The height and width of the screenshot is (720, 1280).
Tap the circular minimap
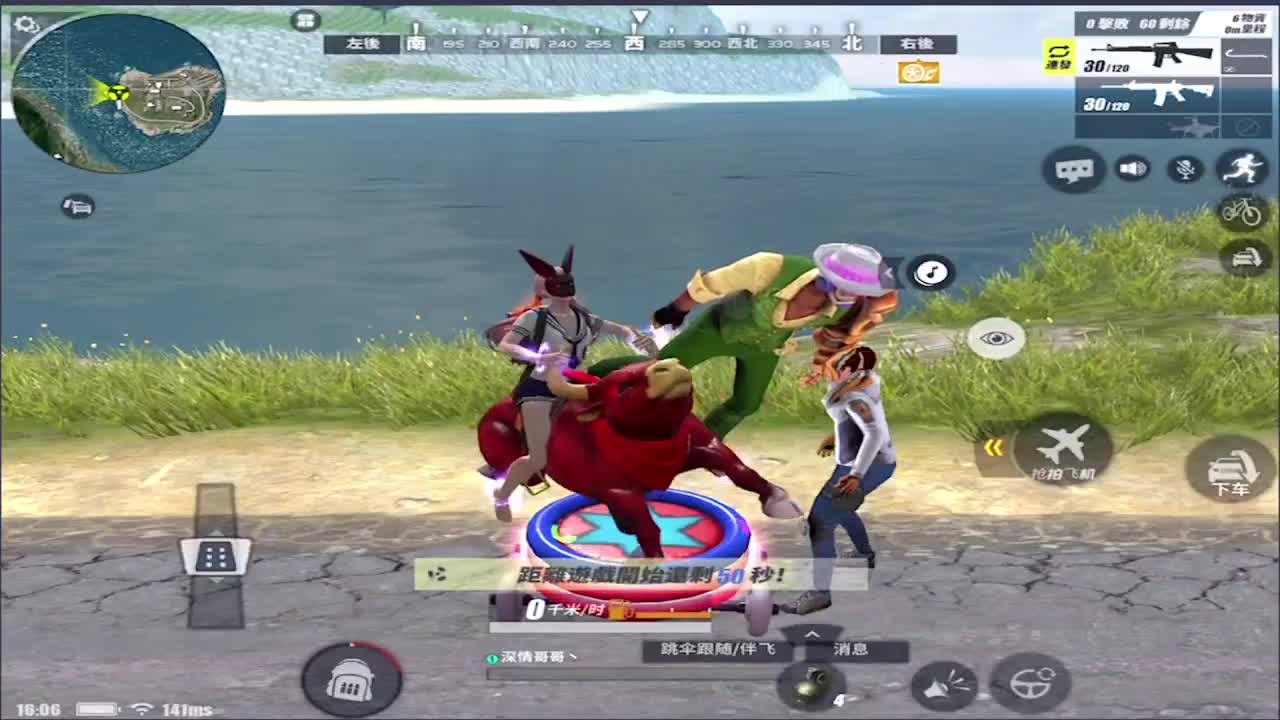click(115, 95)
